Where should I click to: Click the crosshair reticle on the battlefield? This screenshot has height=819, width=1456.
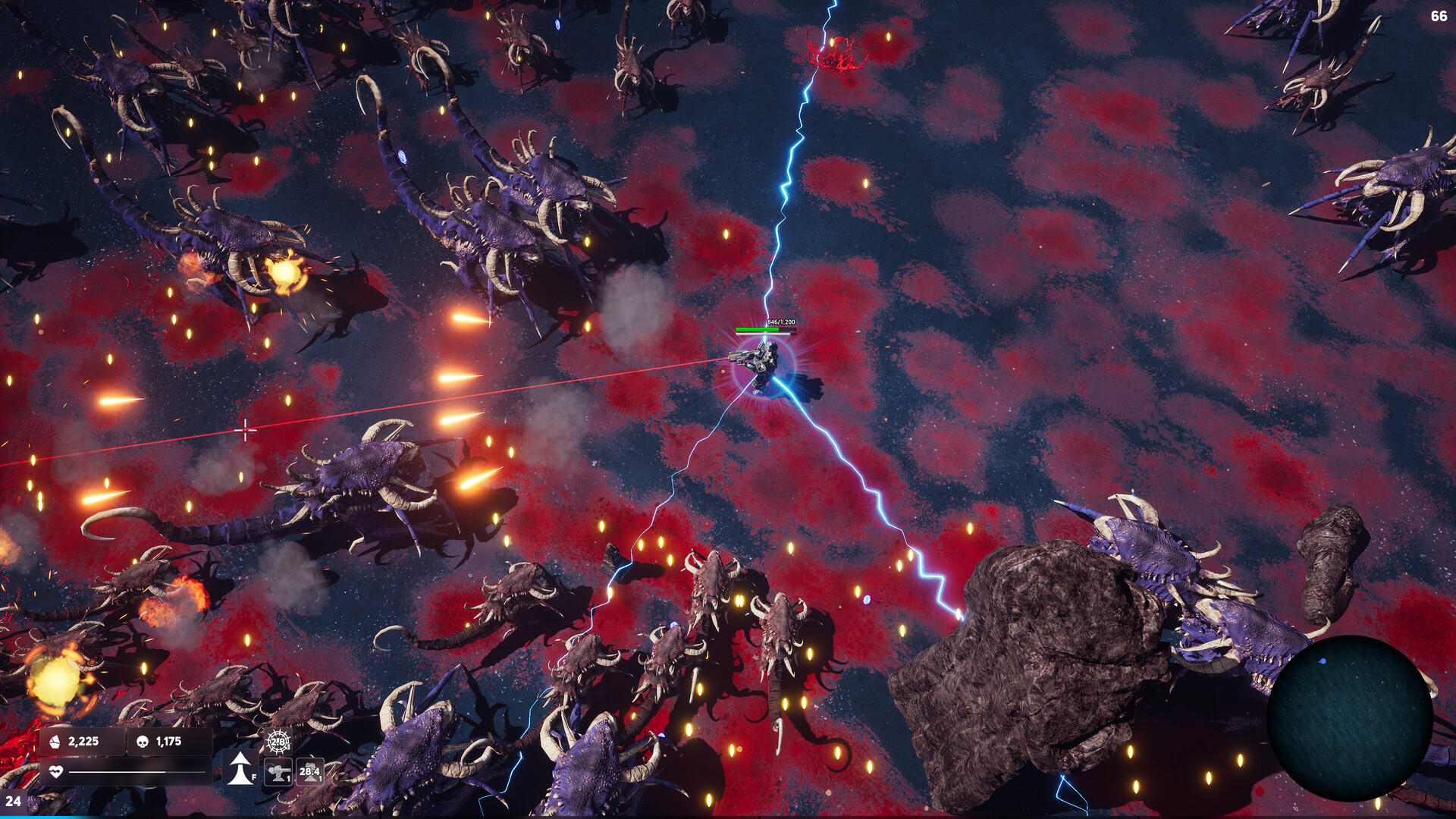pyautogui.click(x=245, y=429)
